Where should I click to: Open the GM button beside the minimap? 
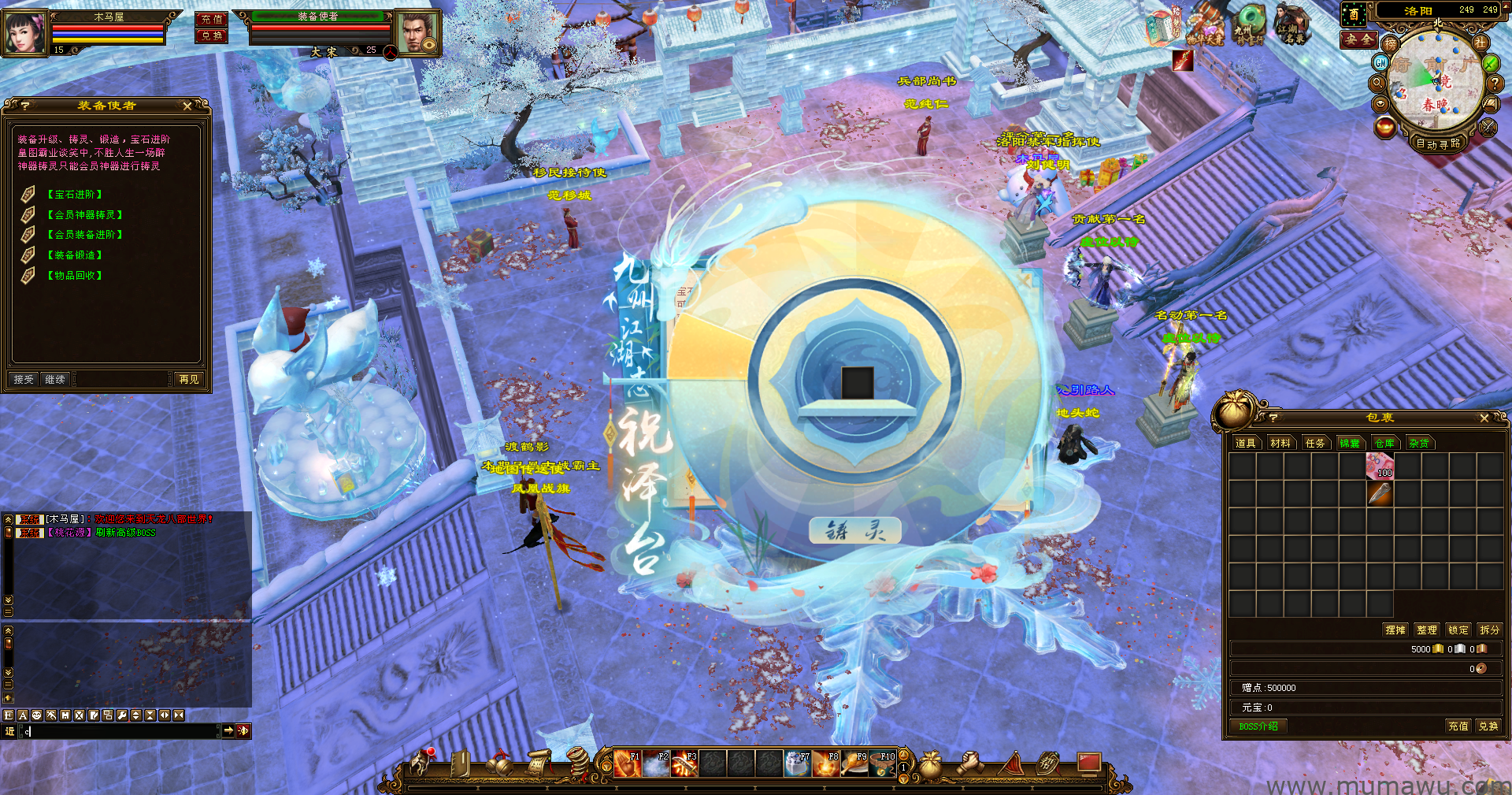tap(1380, 62)
